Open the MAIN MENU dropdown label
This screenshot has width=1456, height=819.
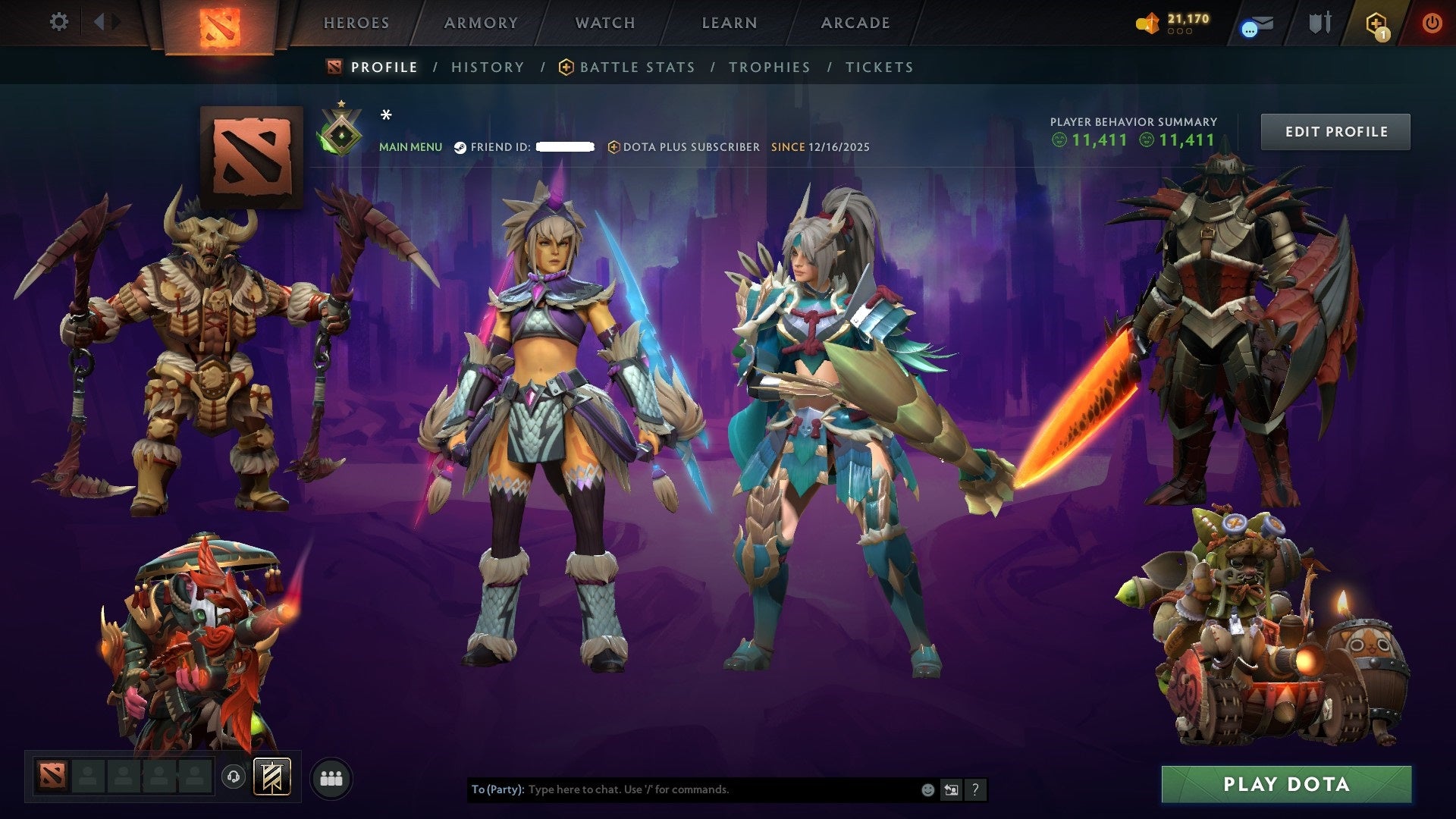pyautogui.click(x=410, y=147)
